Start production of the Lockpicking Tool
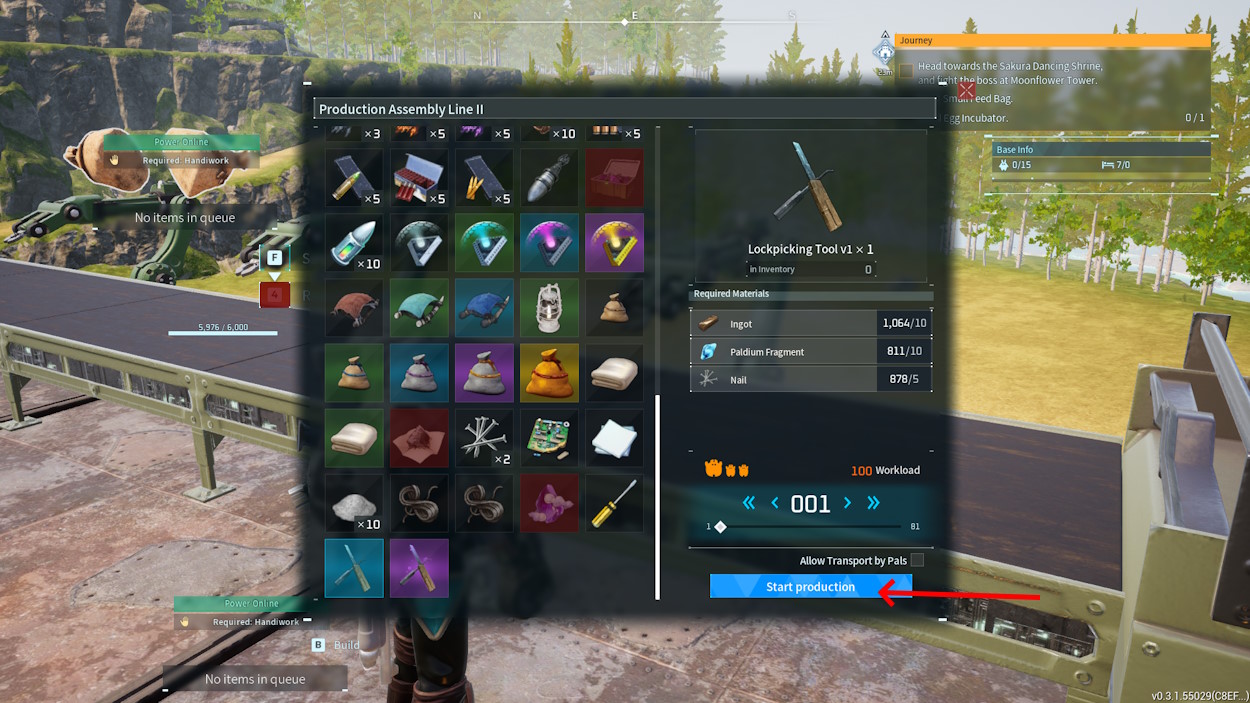 810,587
